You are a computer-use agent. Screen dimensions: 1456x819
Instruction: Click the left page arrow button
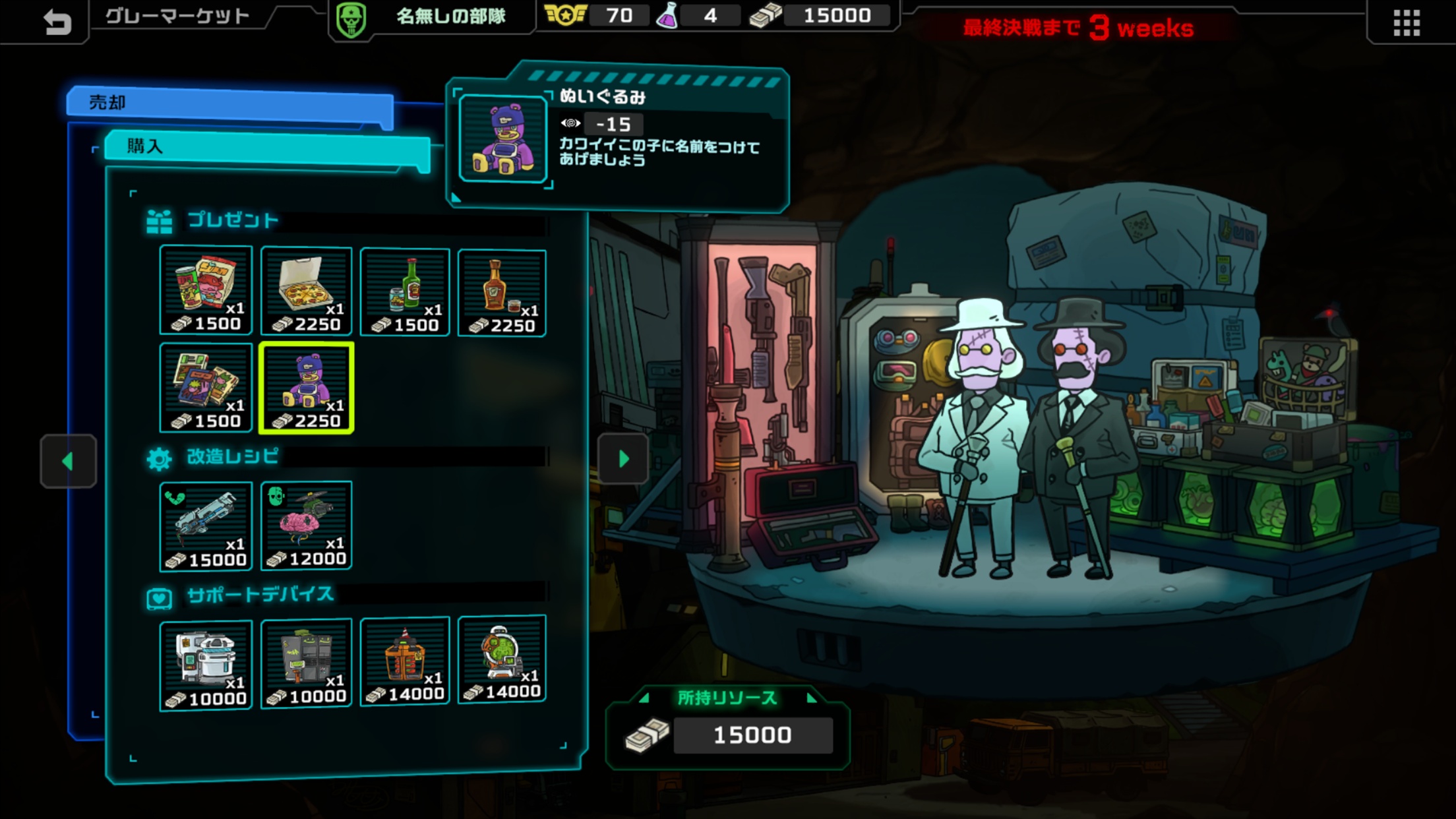(x=68, y=461)
